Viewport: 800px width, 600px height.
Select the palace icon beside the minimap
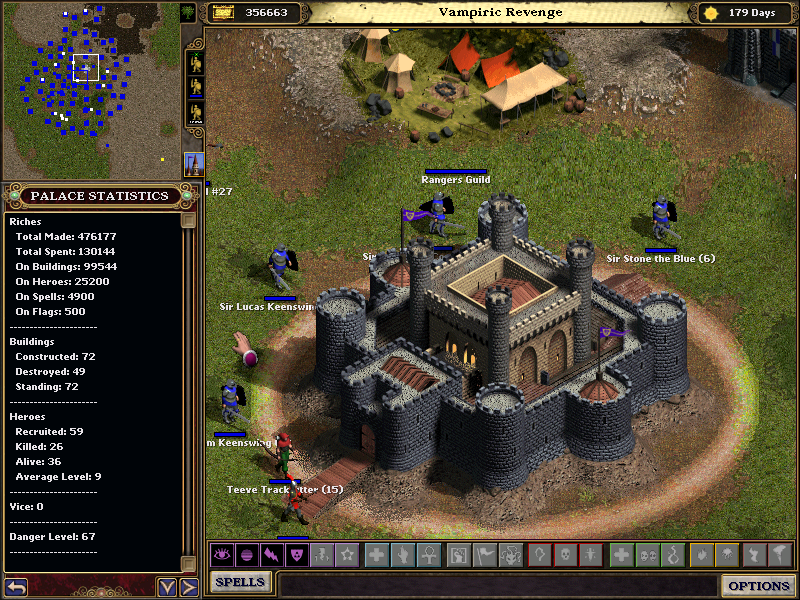point(194,164)
